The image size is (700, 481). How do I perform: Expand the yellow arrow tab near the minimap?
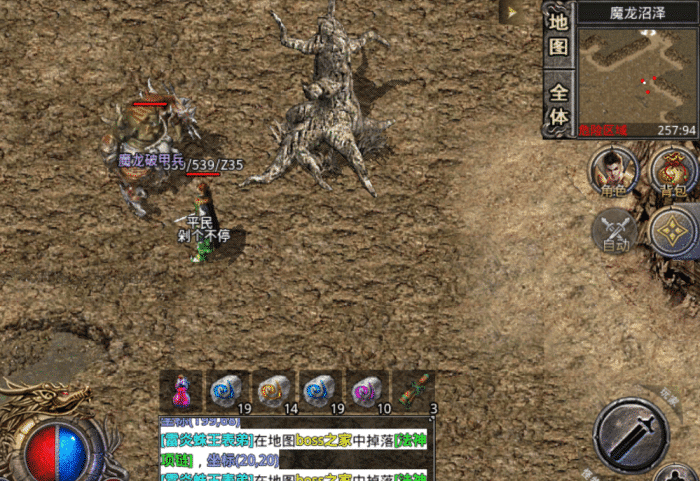[x=512, y=13]
